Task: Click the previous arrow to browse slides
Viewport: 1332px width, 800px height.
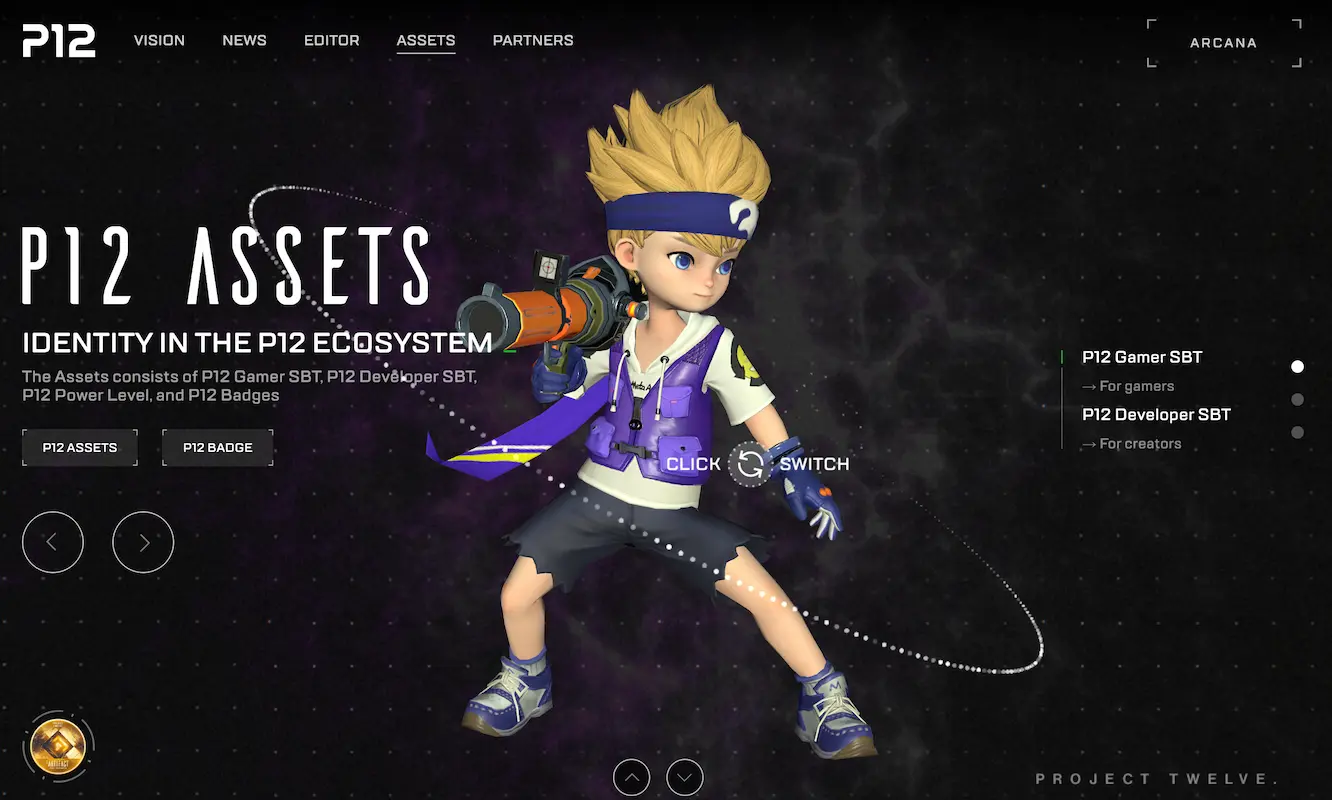Action: [53, 541]
